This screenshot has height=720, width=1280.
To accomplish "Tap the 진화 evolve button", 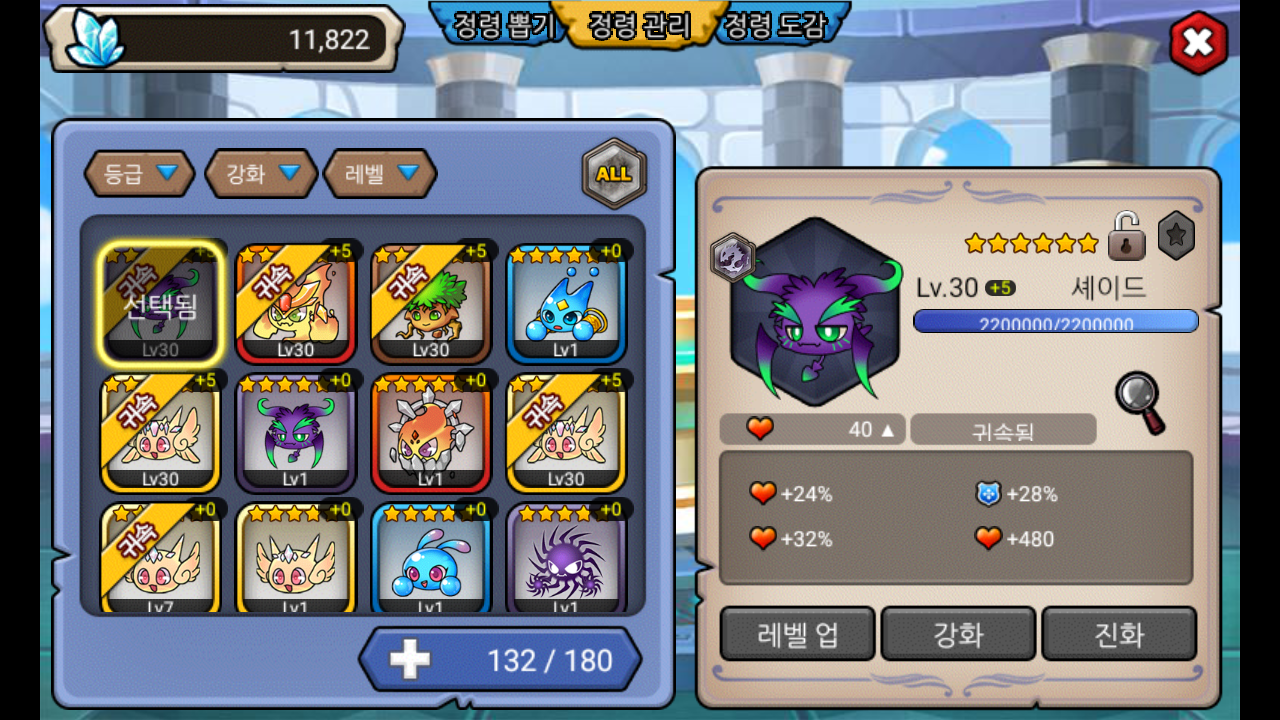I will (1119, 634).
